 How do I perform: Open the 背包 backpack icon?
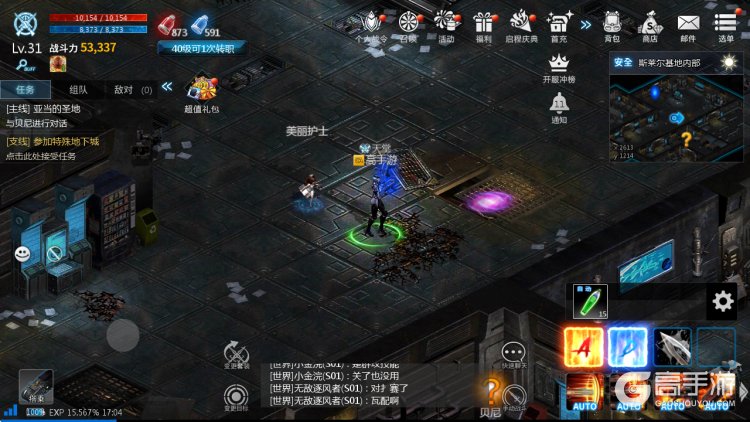click(x=612, y=24)
